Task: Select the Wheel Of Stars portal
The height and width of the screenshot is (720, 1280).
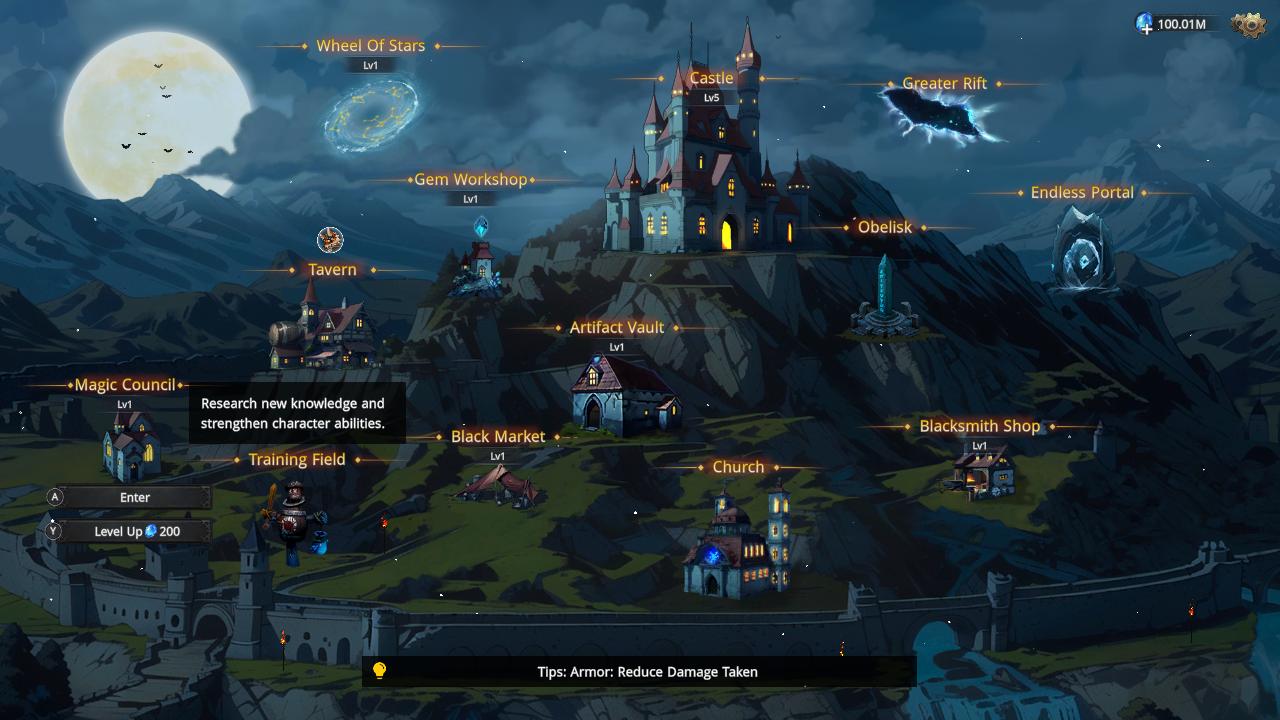Action: click(370, 115)
